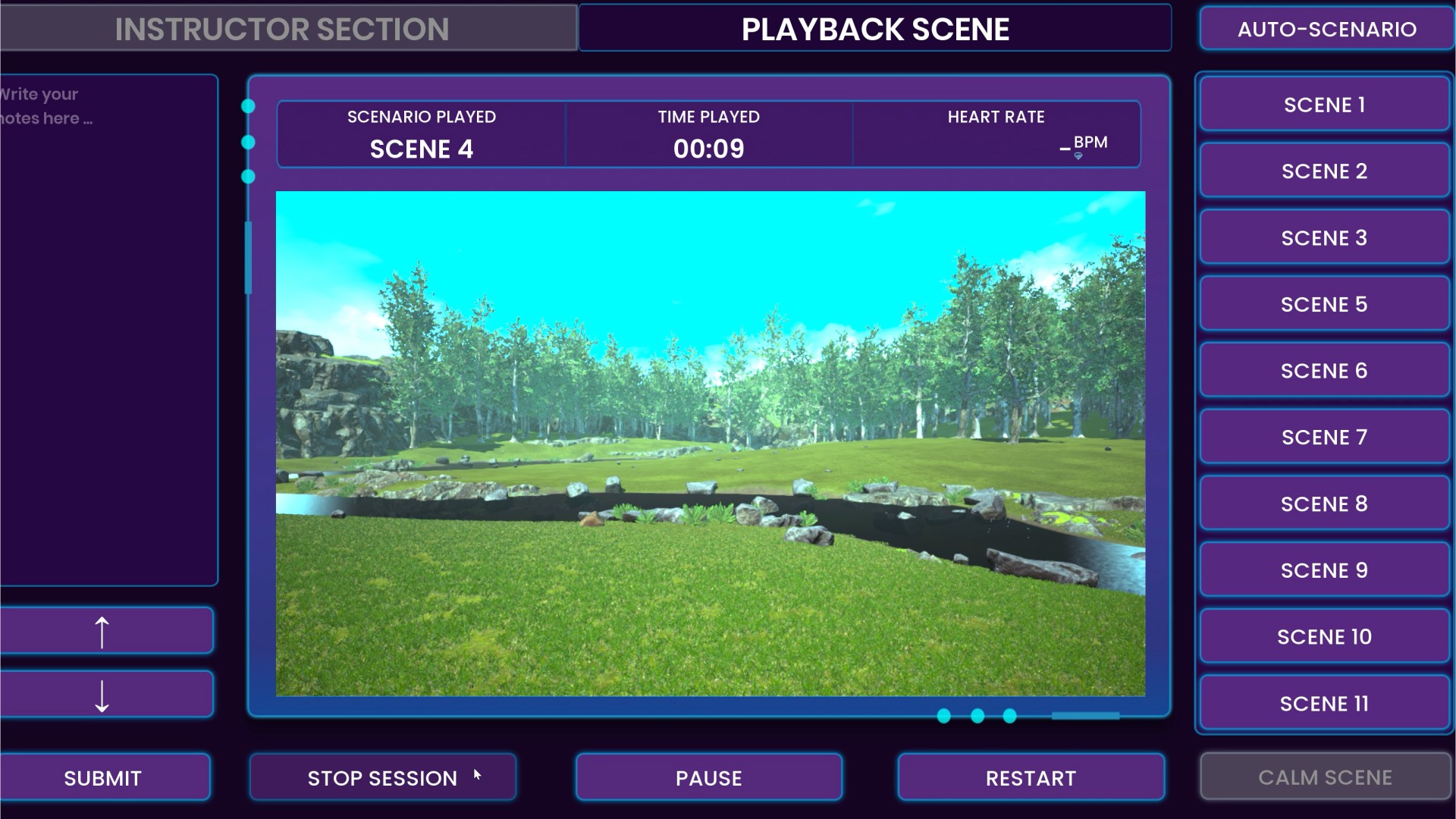Submit the instructor notes
Screen dimensions: 1456x819
pyautogui.click(x=103, y=777)
